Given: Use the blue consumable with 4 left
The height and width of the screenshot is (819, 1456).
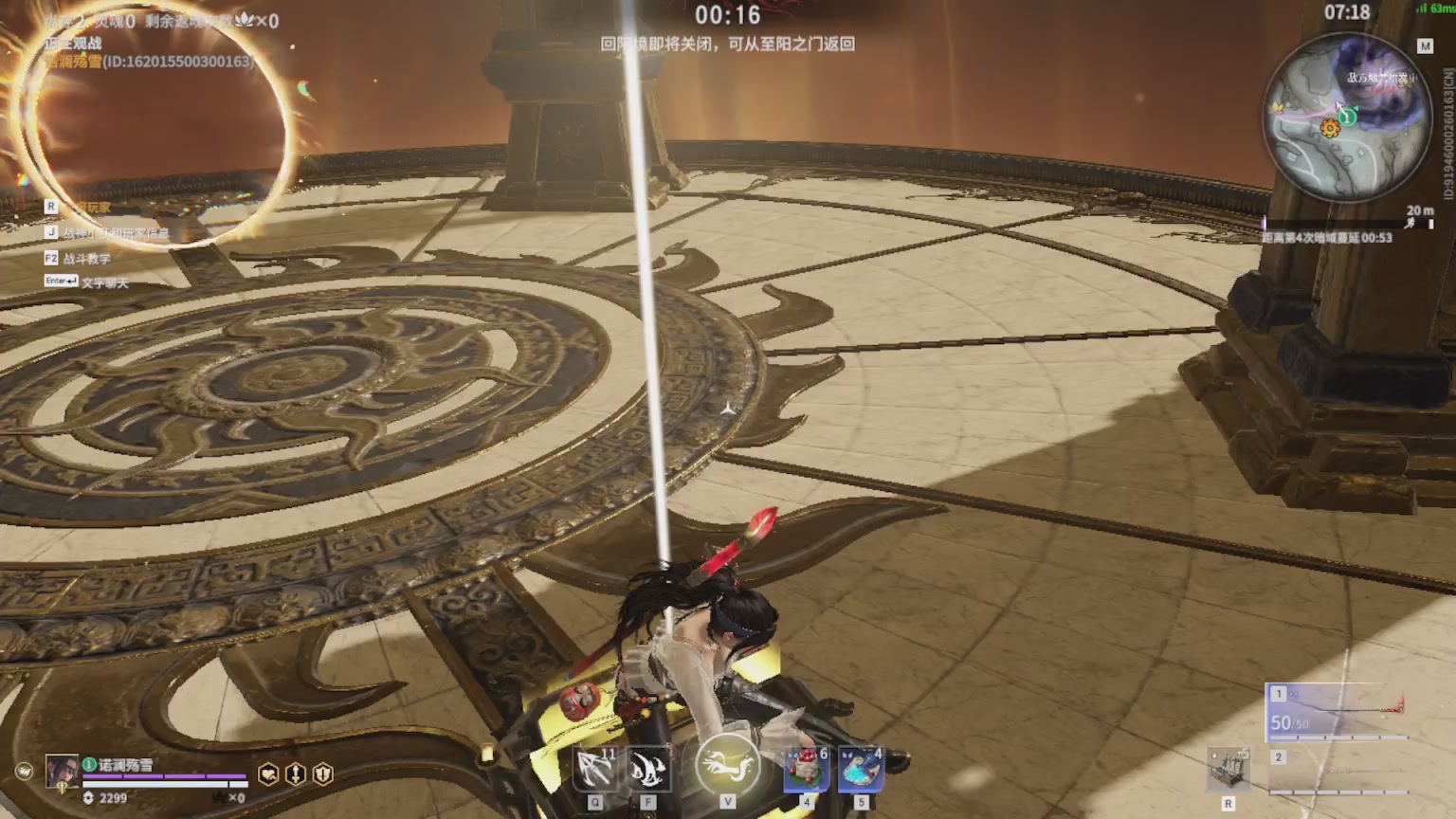Looking at the screenshot, I should [861, 769].
